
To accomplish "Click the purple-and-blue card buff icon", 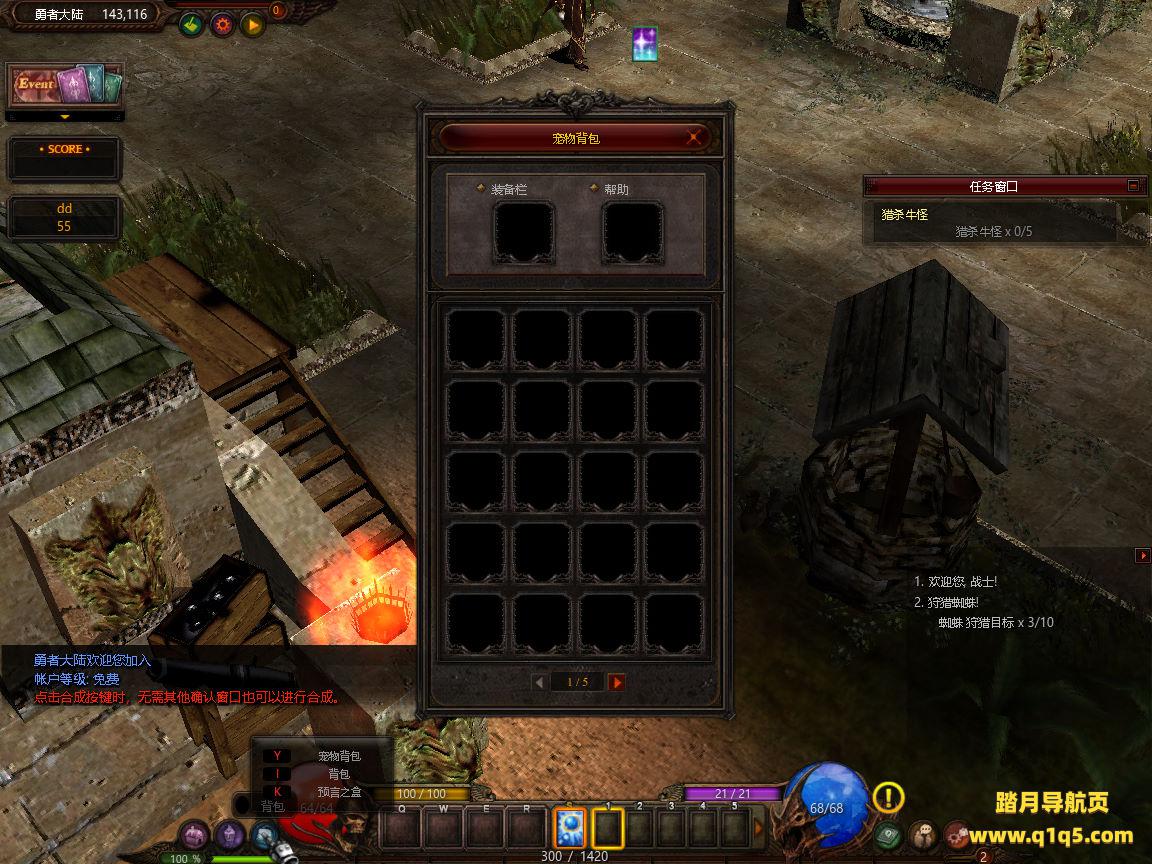I will 645,44.
